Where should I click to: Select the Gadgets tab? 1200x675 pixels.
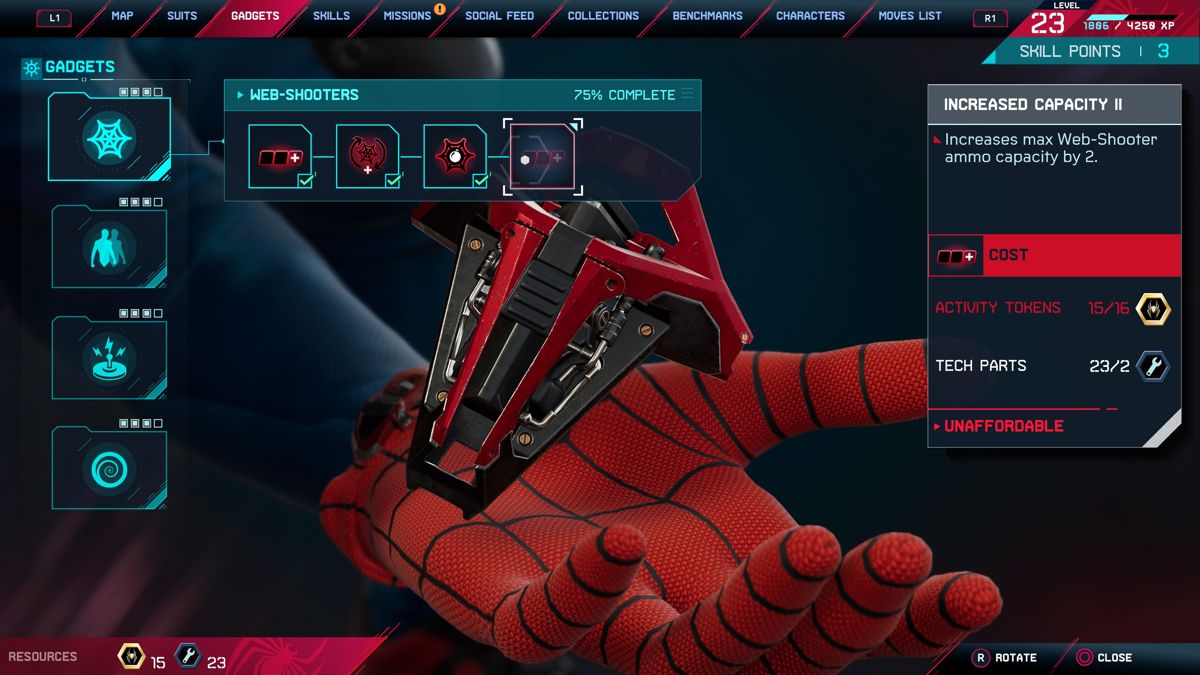point(255,16)
